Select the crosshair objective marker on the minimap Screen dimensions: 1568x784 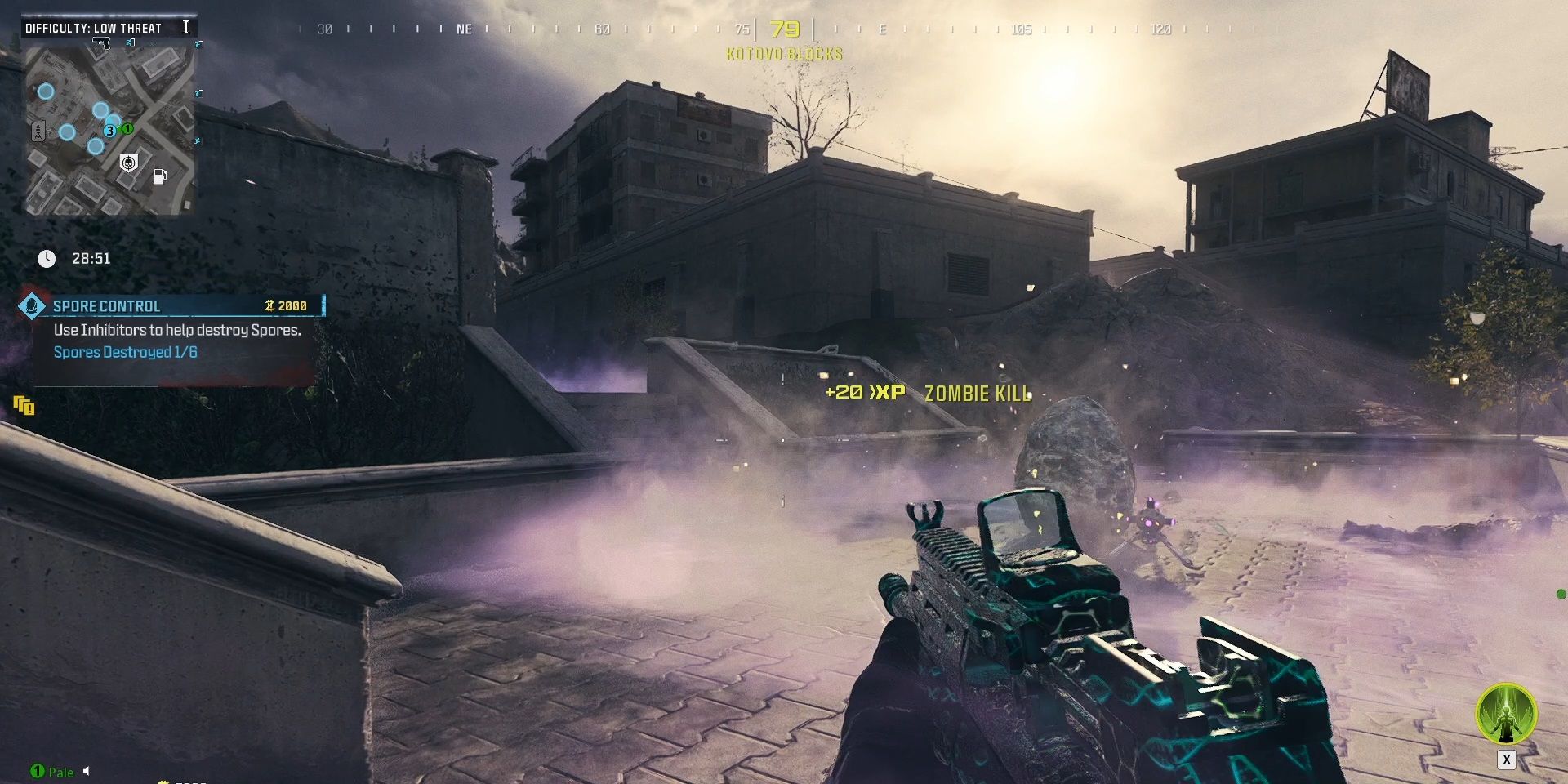point(129,162)
